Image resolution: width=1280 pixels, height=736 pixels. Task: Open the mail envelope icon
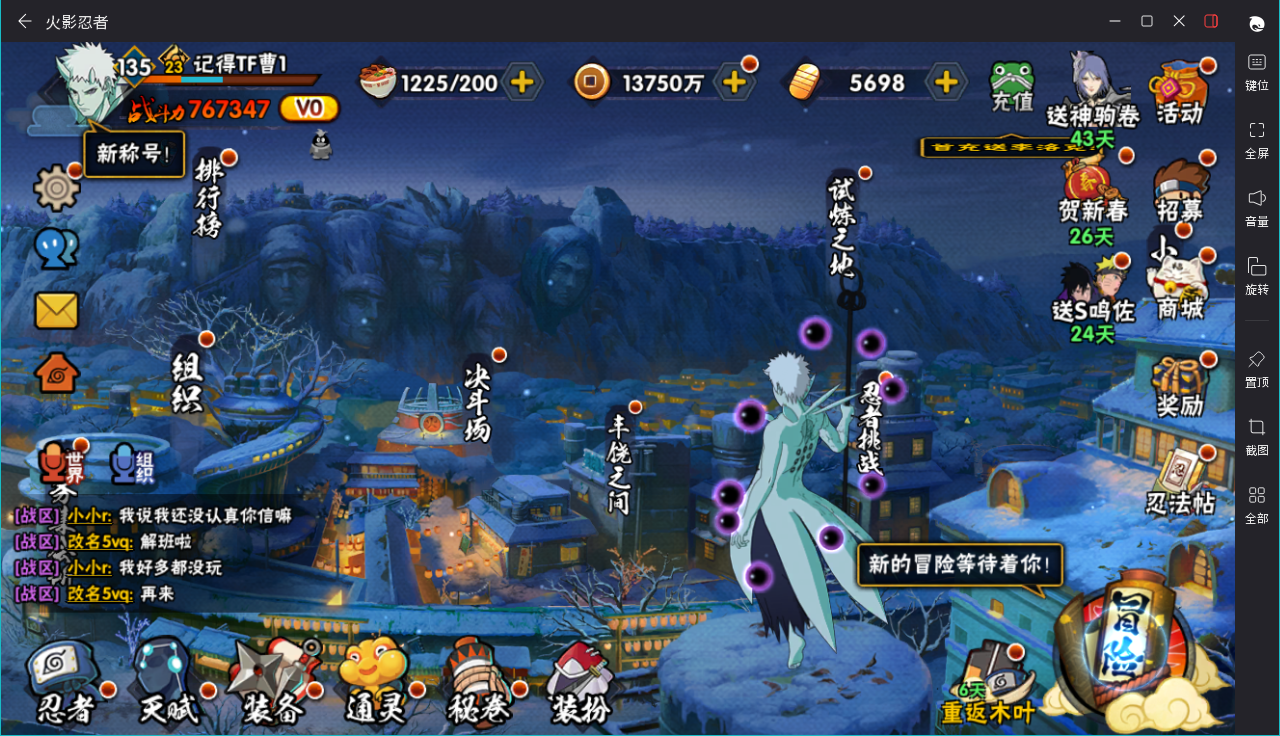tap(57, 310)
